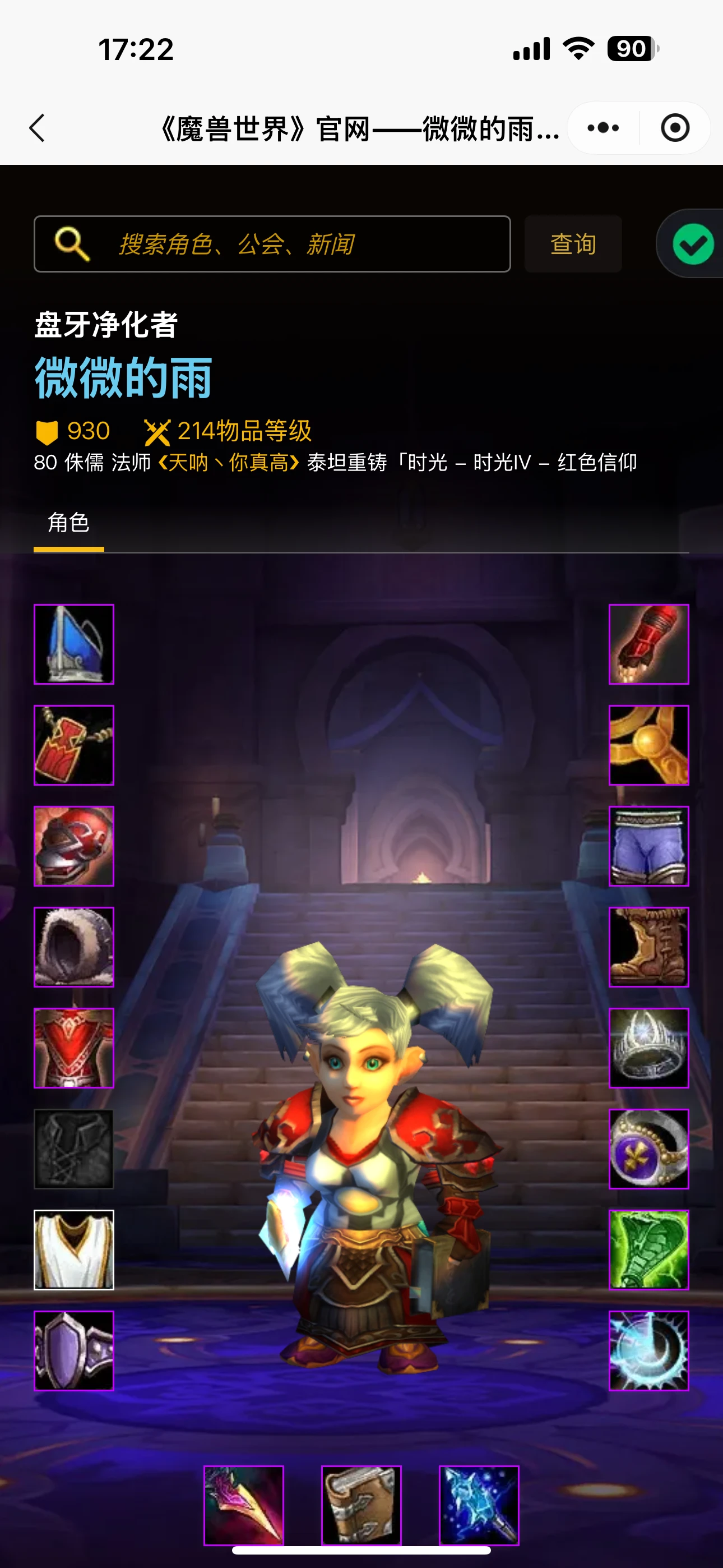
Task: View the fur hood head item icon
Action: [73, 947]
